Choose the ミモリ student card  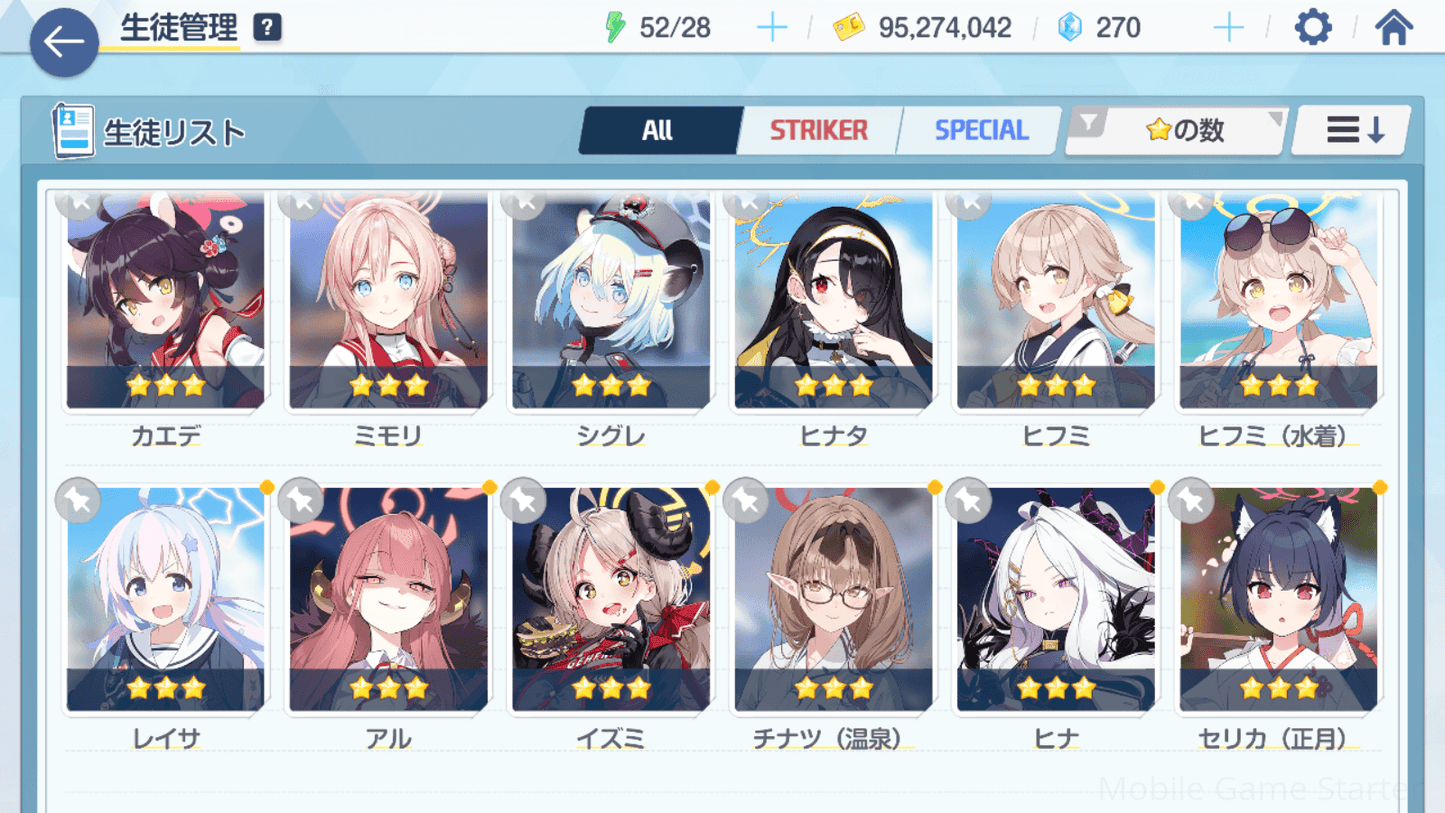click(388, 302)
